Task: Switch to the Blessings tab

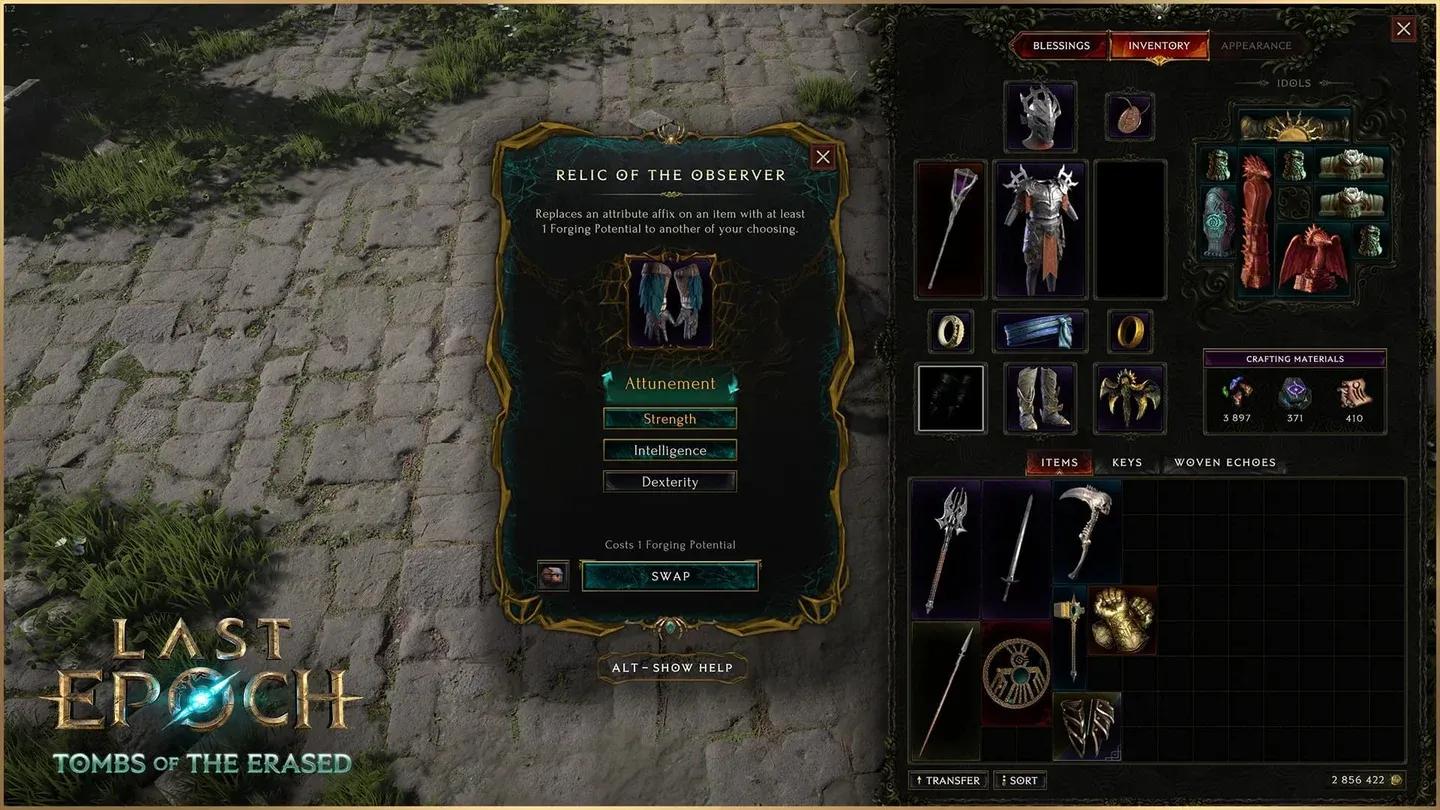Action: click(1061, 45)
